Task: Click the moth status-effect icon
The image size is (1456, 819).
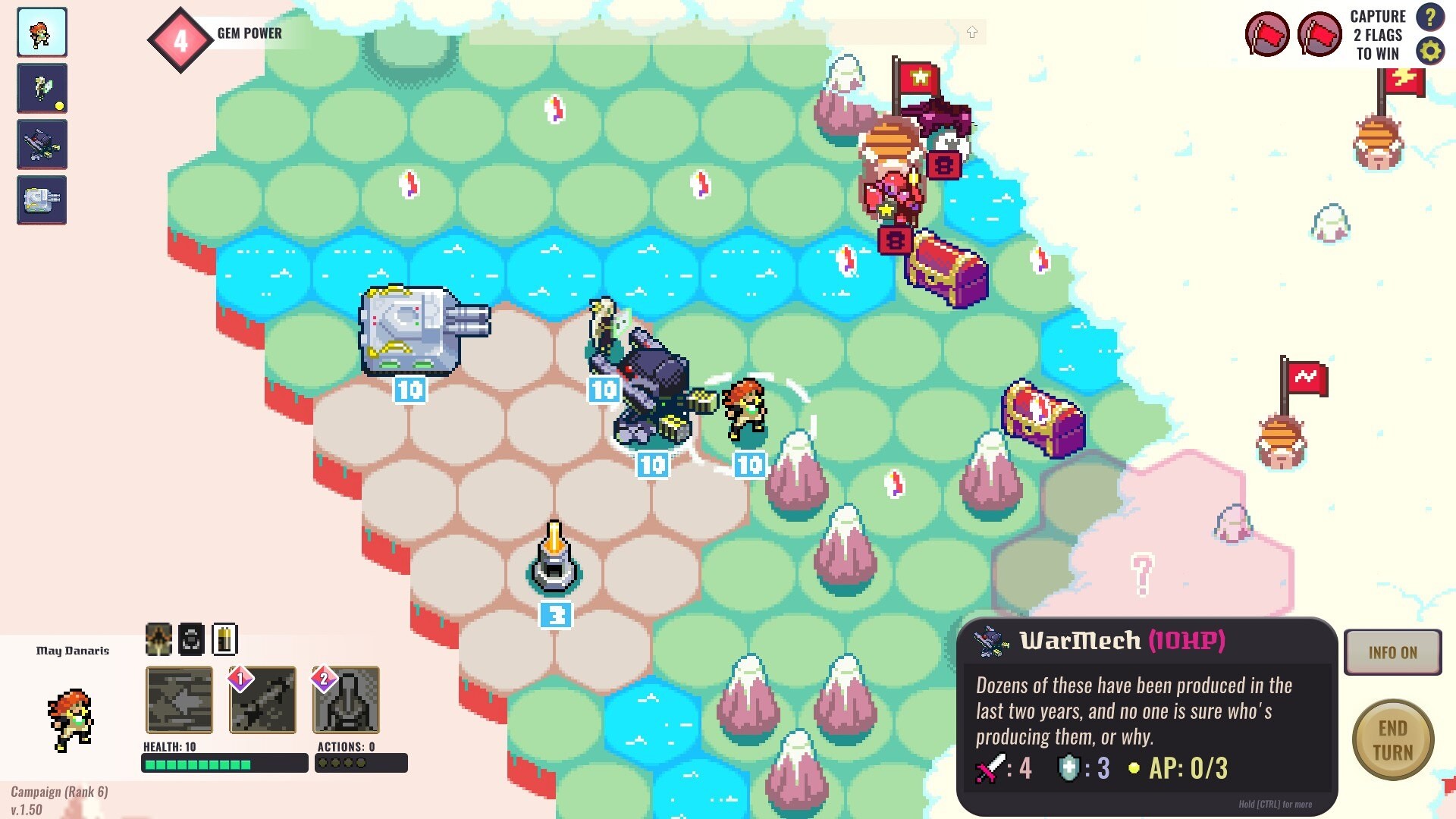Action: pos(158,639)
